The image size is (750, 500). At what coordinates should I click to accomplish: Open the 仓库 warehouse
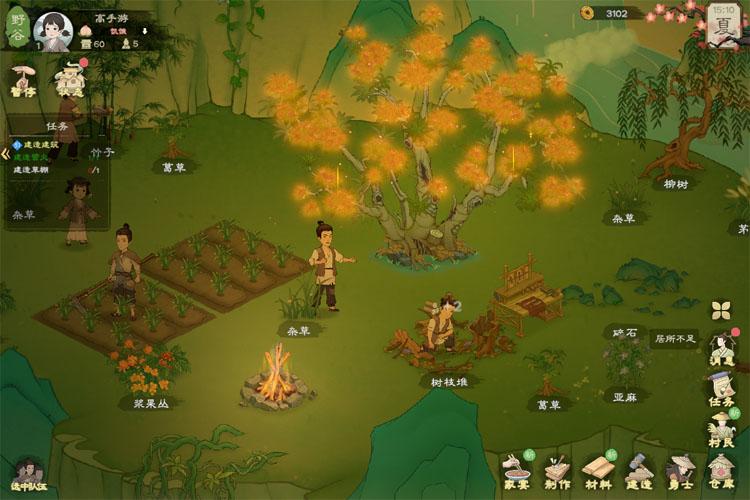point(721,469)
